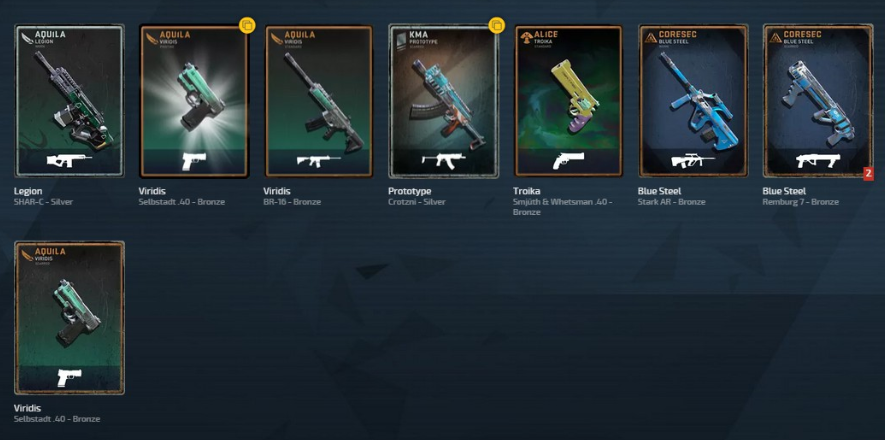The height and width of the screenshot is (440, 885).
Task: Select the dark-background Viridis Selbstadt .40 card
Action: pyautogui.click(x=69, y=317)
